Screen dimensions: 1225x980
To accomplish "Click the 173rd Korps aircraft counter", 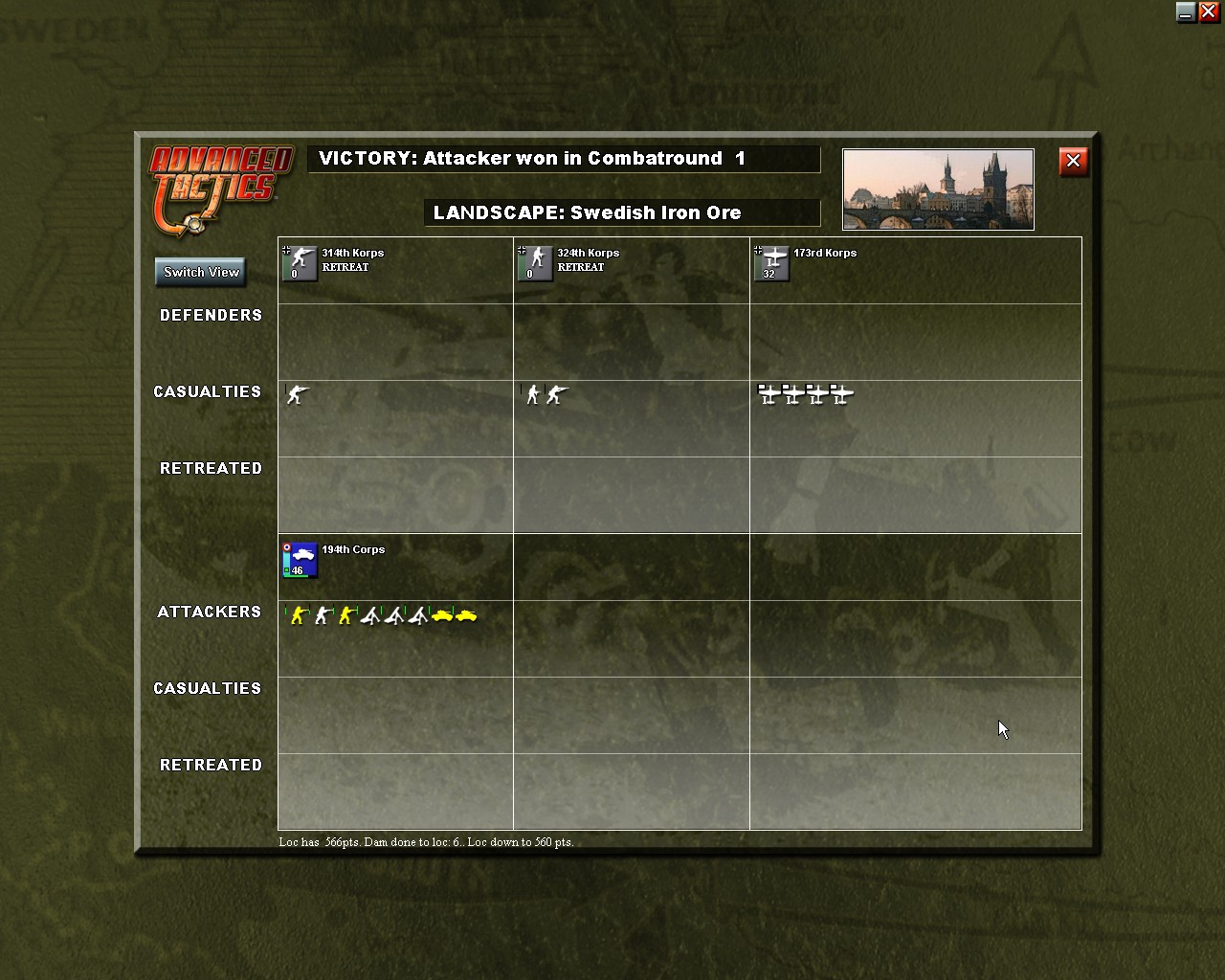I will pos(771,263).
